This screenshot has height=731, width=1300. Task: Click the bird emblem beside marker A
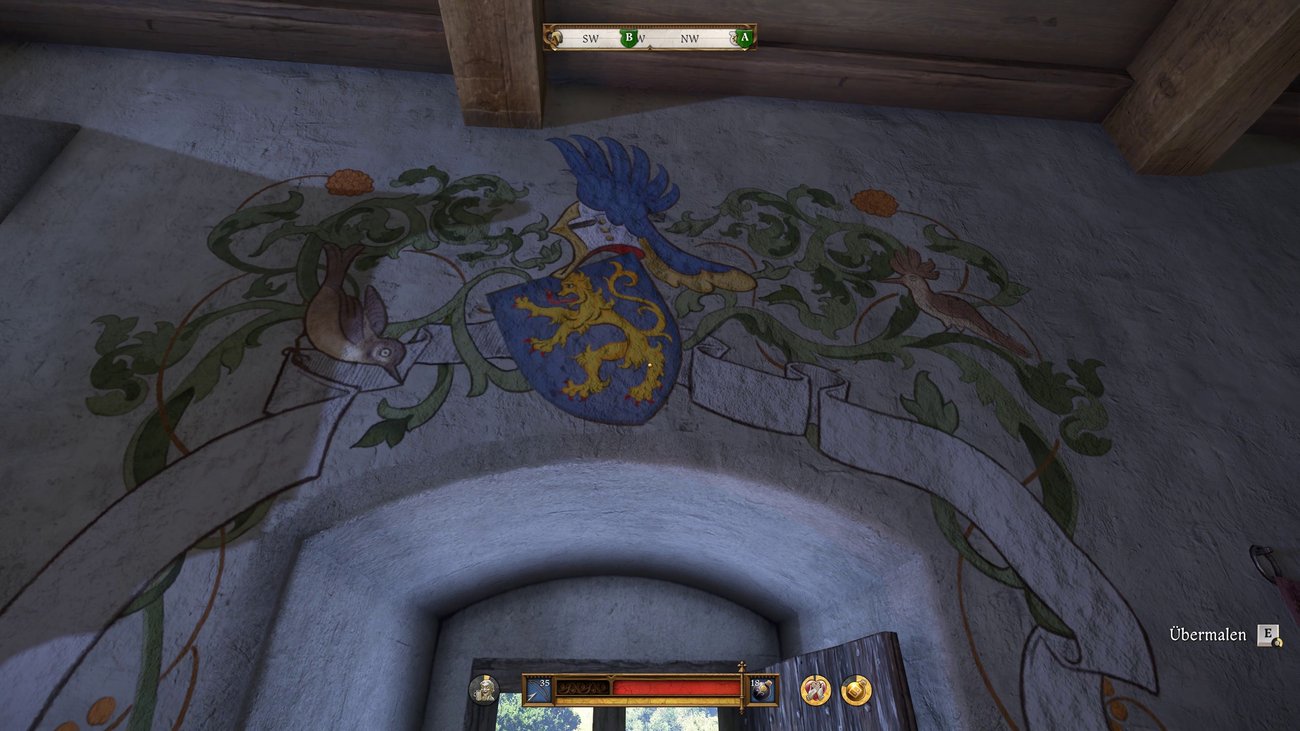[735, 38]
